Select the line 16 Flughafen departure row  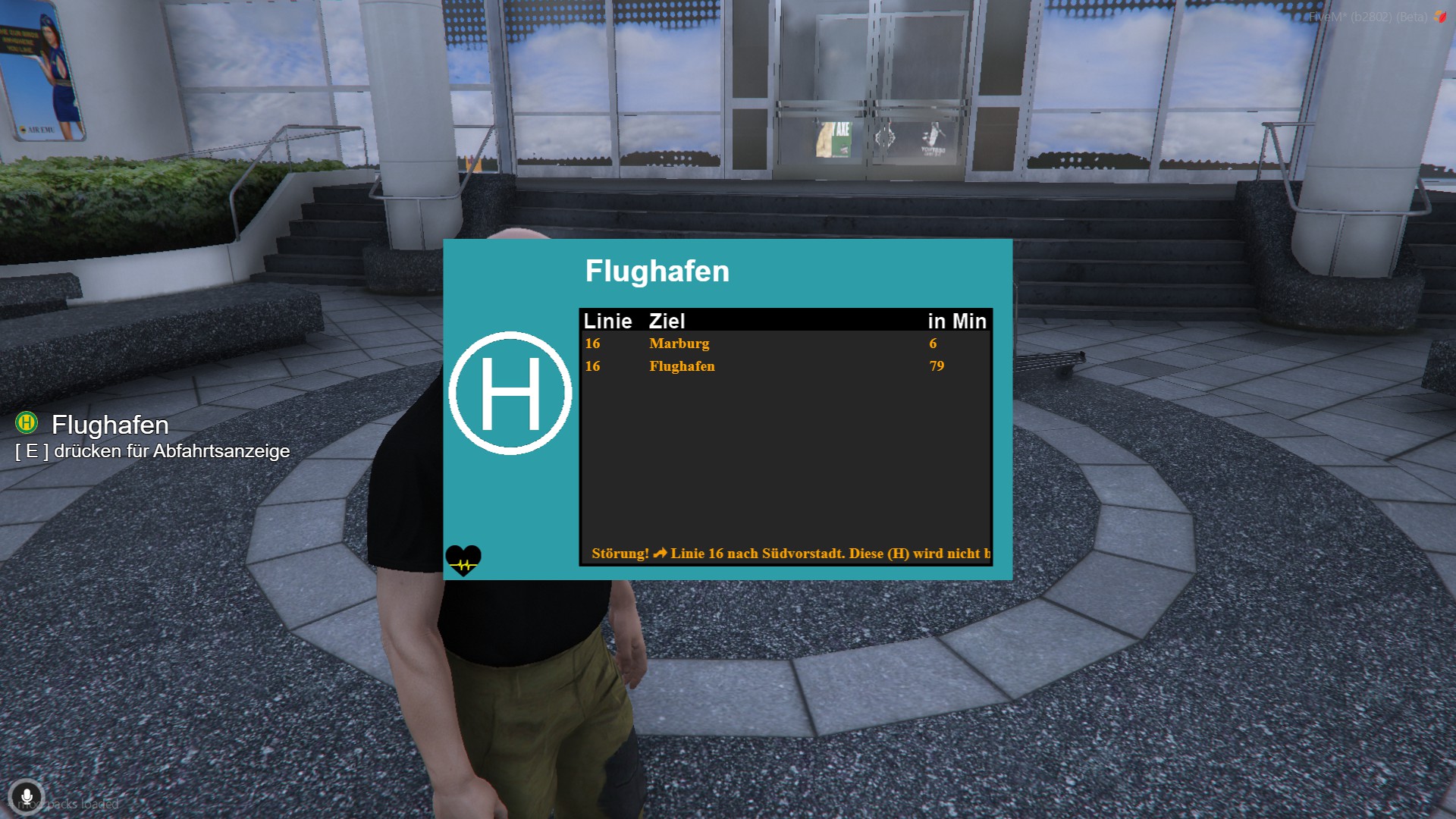pos(785,366)
